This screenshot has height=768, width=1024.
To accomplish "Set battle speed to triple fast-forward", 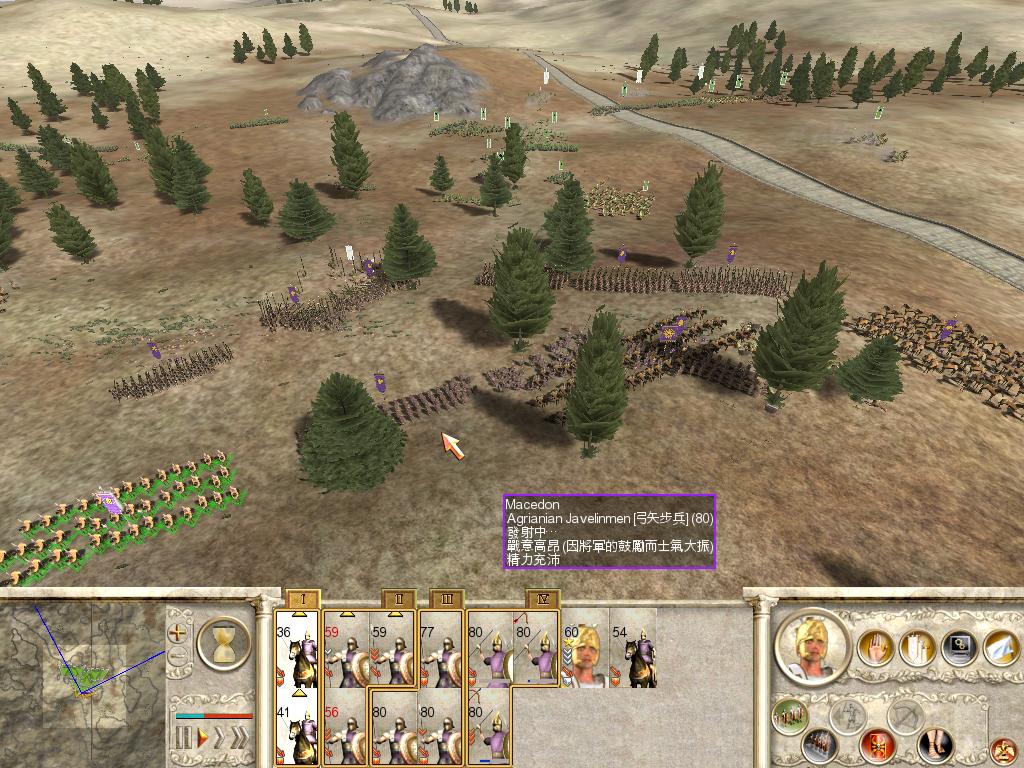I will [238, 739].
